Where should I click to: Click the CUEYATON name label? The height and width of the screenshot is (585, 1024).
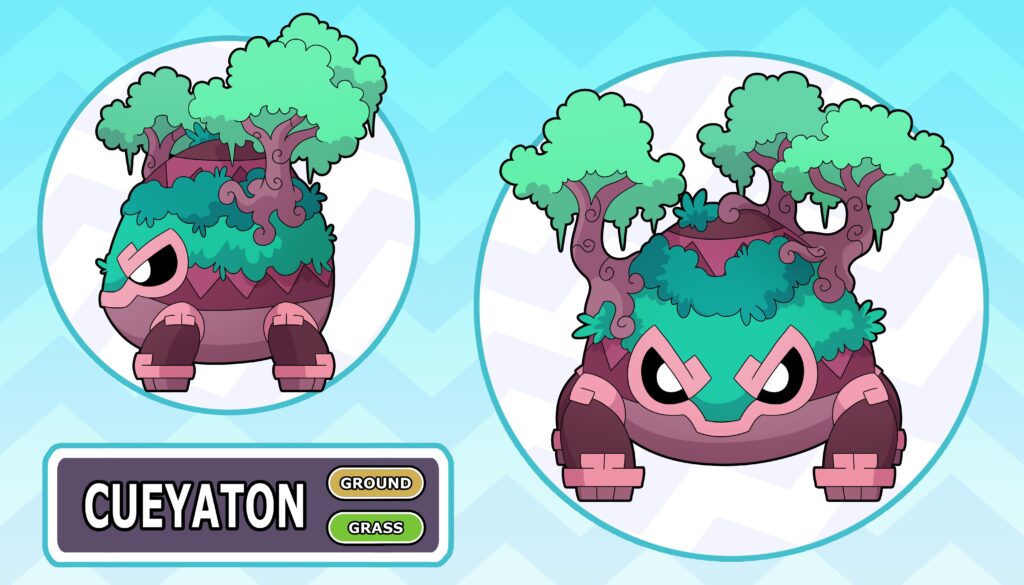pos(194,505)
